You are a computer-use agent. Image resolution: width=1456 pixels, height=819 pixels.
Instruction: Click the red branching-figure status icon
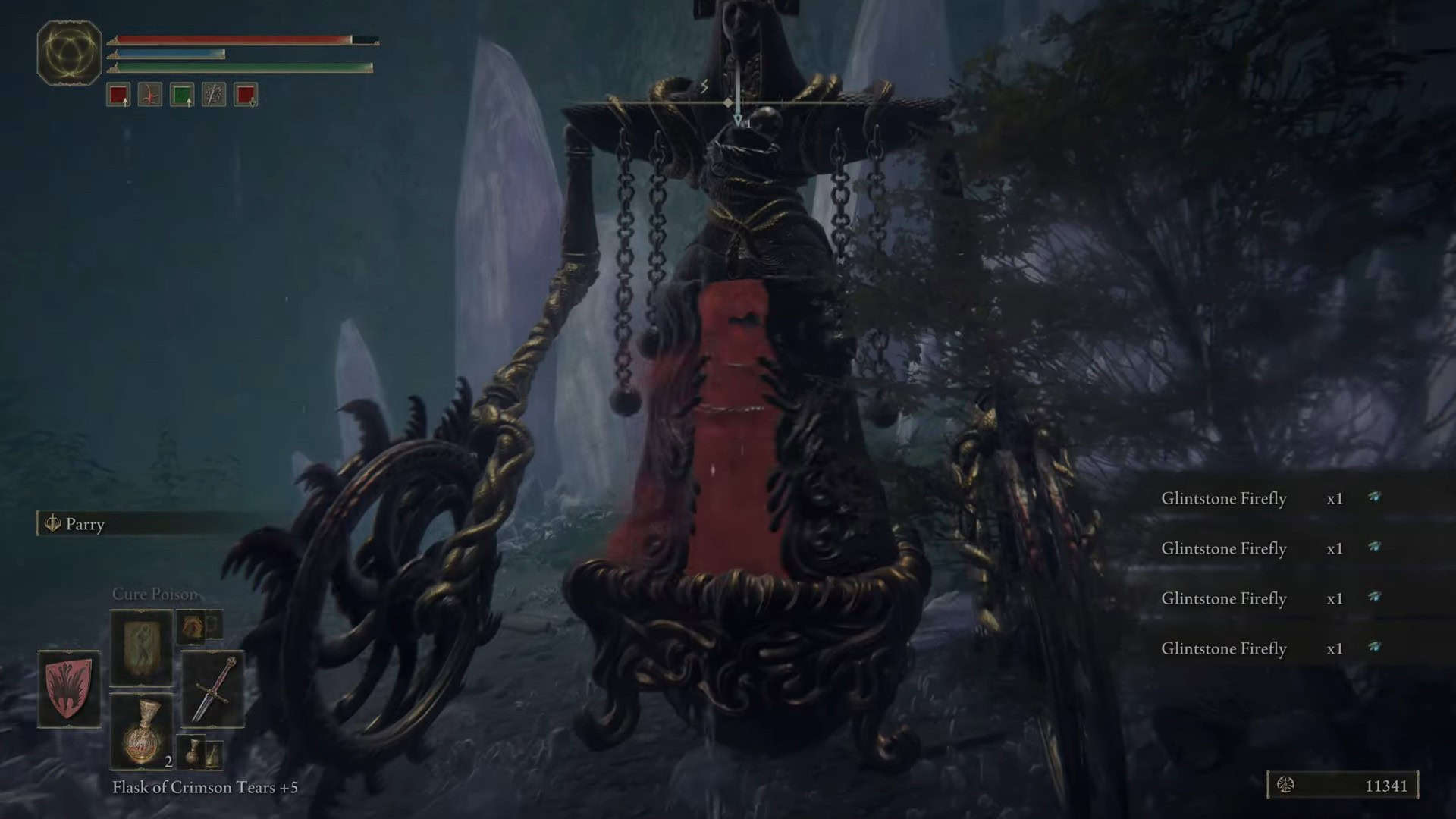150,96
